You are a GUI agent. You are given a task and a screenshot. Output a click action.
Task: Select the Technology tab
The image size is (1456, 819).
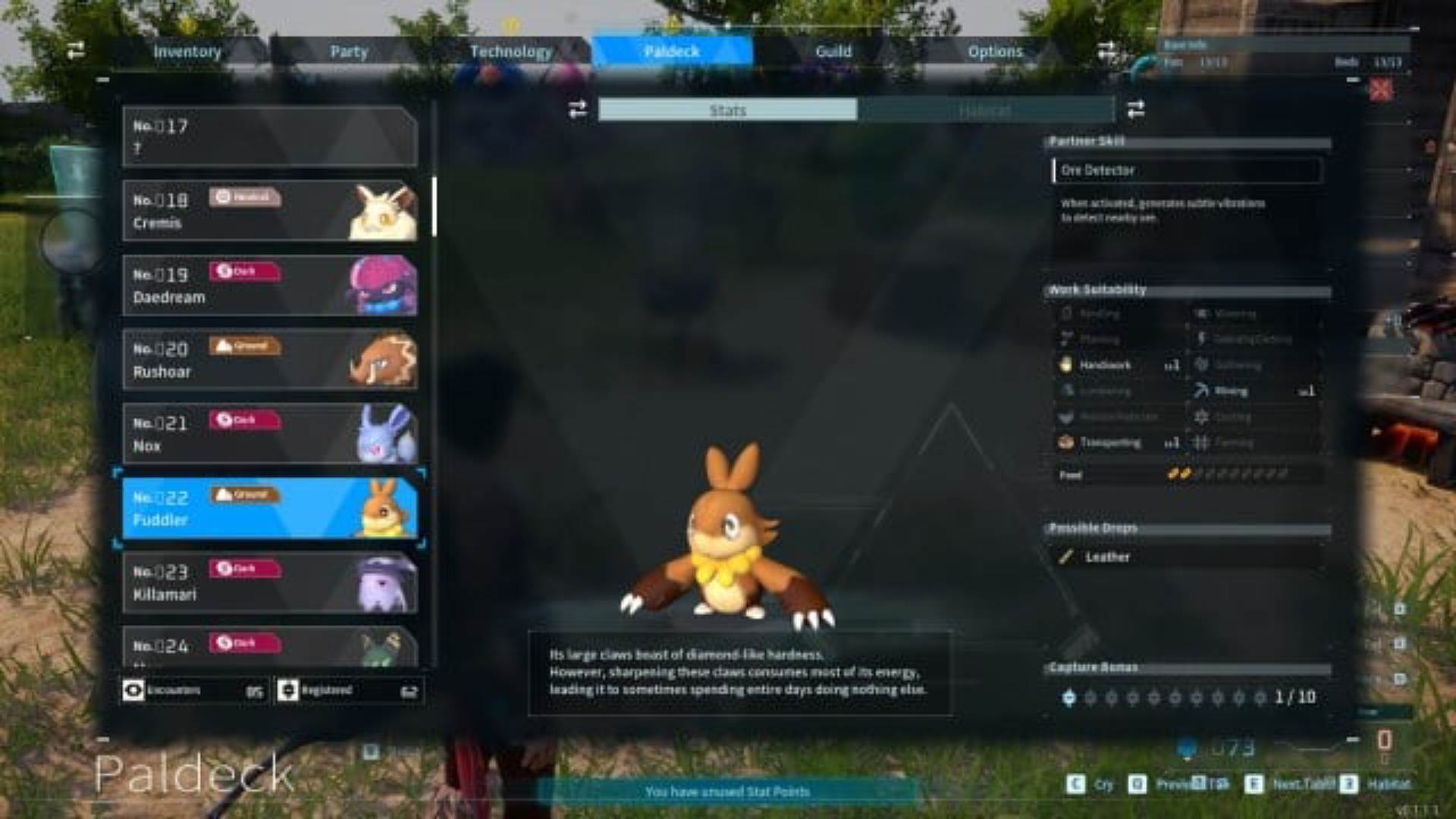[x=513, y=52]
